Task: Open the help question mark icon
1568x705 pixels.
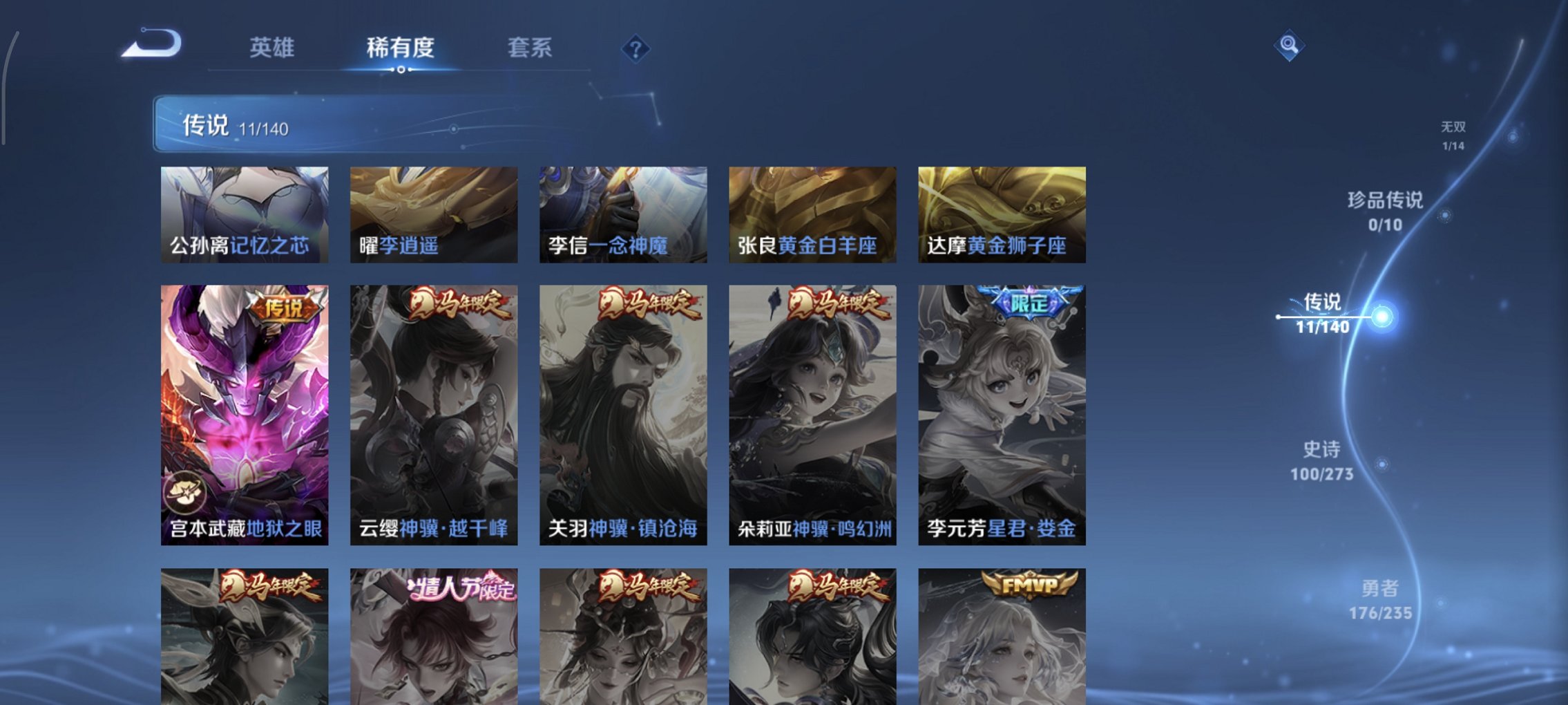Action: pyautogui.click(x=635, y=48)
